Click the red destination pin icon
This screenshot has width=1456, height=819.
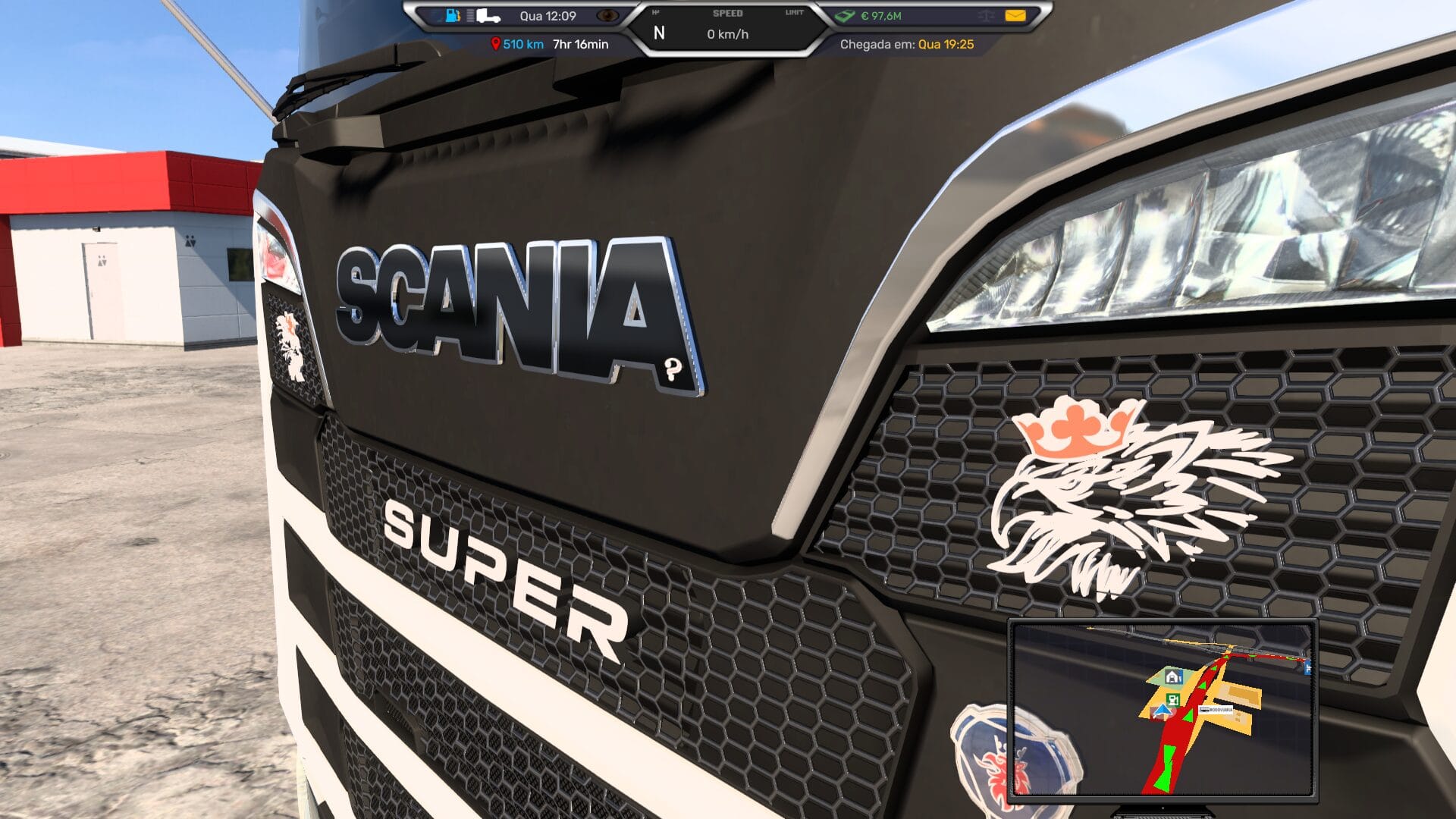point(495,42)
